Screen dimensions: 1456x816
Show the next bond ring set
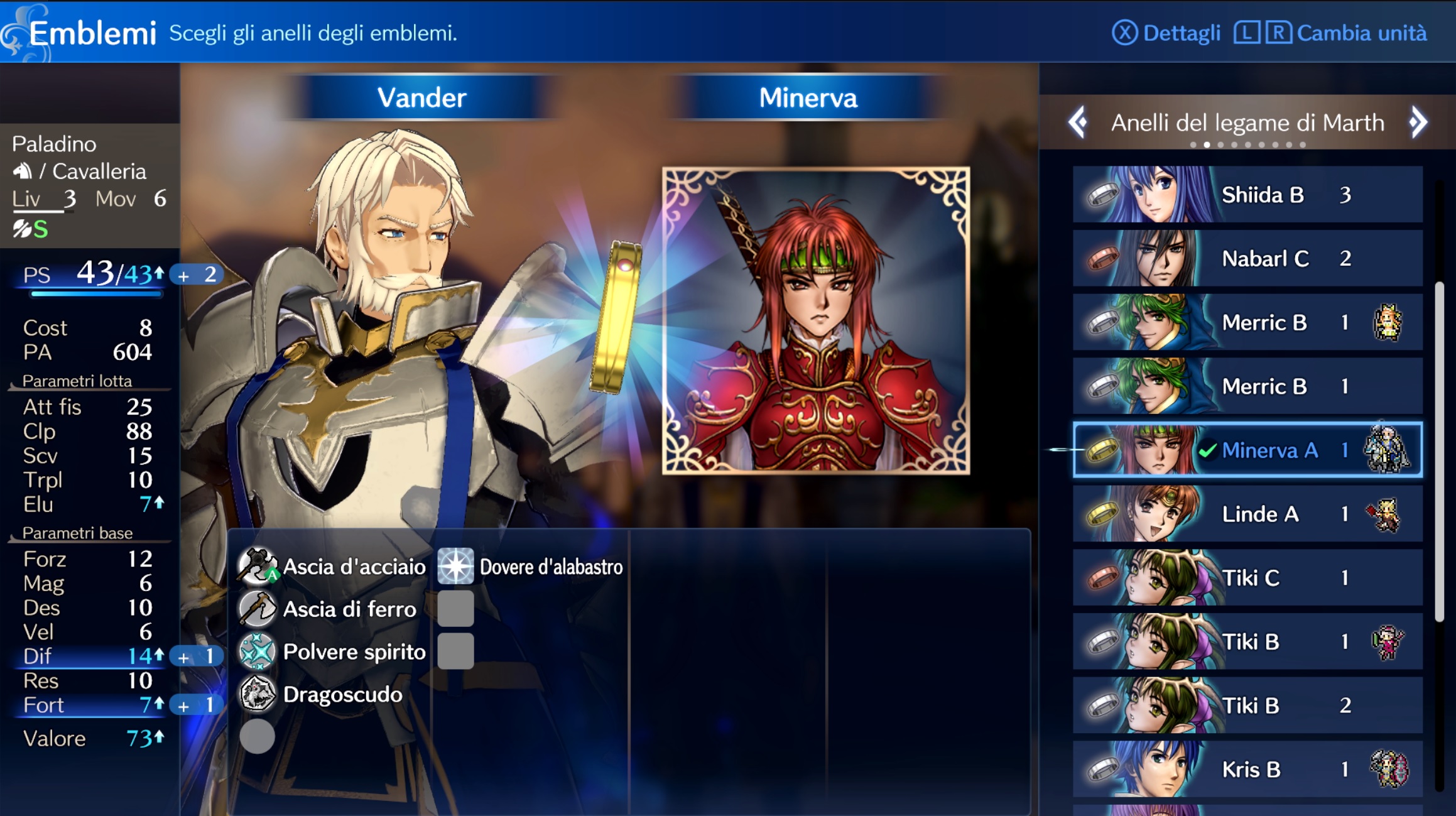click(x=1418, y=122)
